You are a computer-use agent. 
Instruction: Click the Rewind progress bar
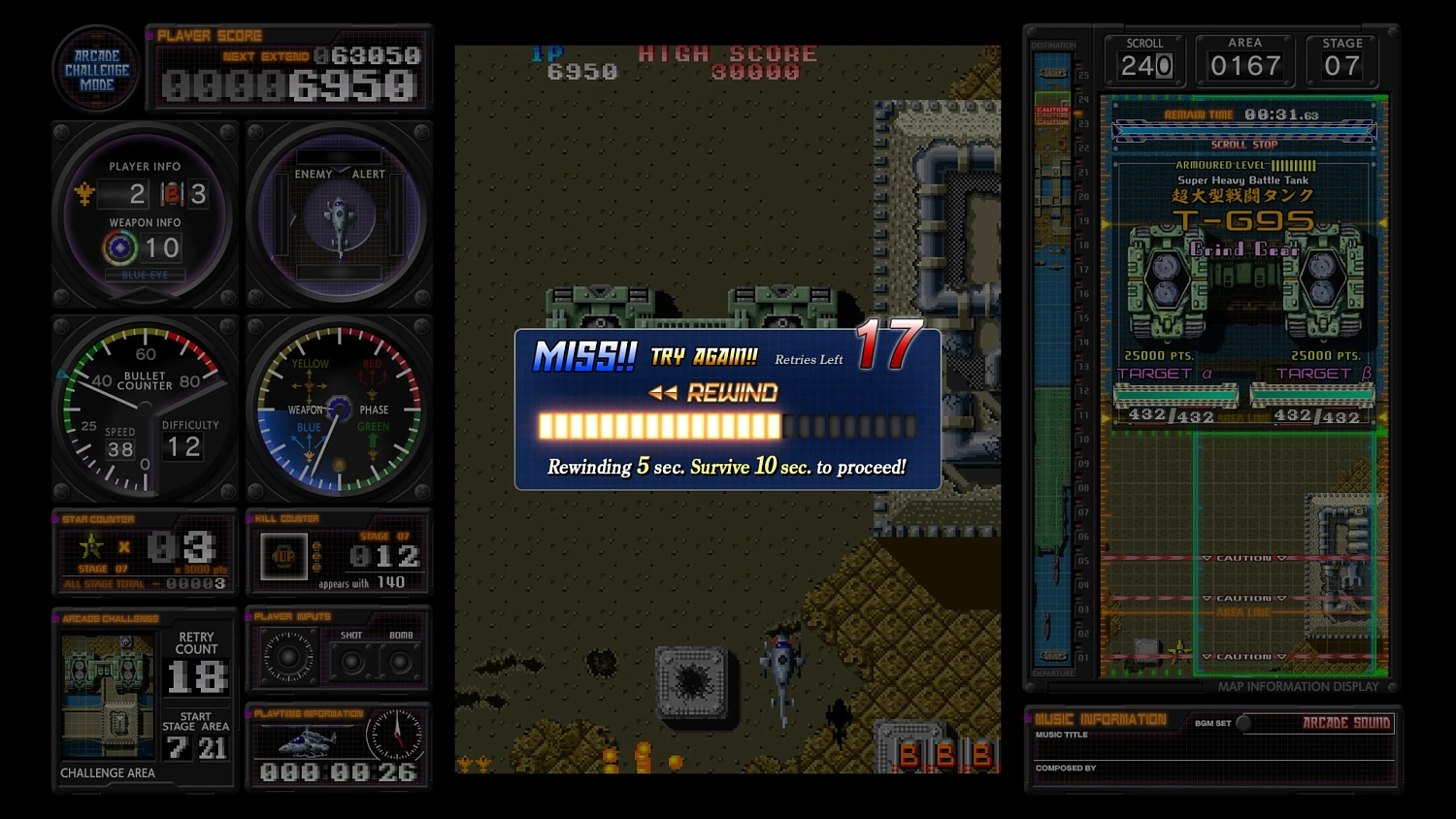click(x=726, y=425)
